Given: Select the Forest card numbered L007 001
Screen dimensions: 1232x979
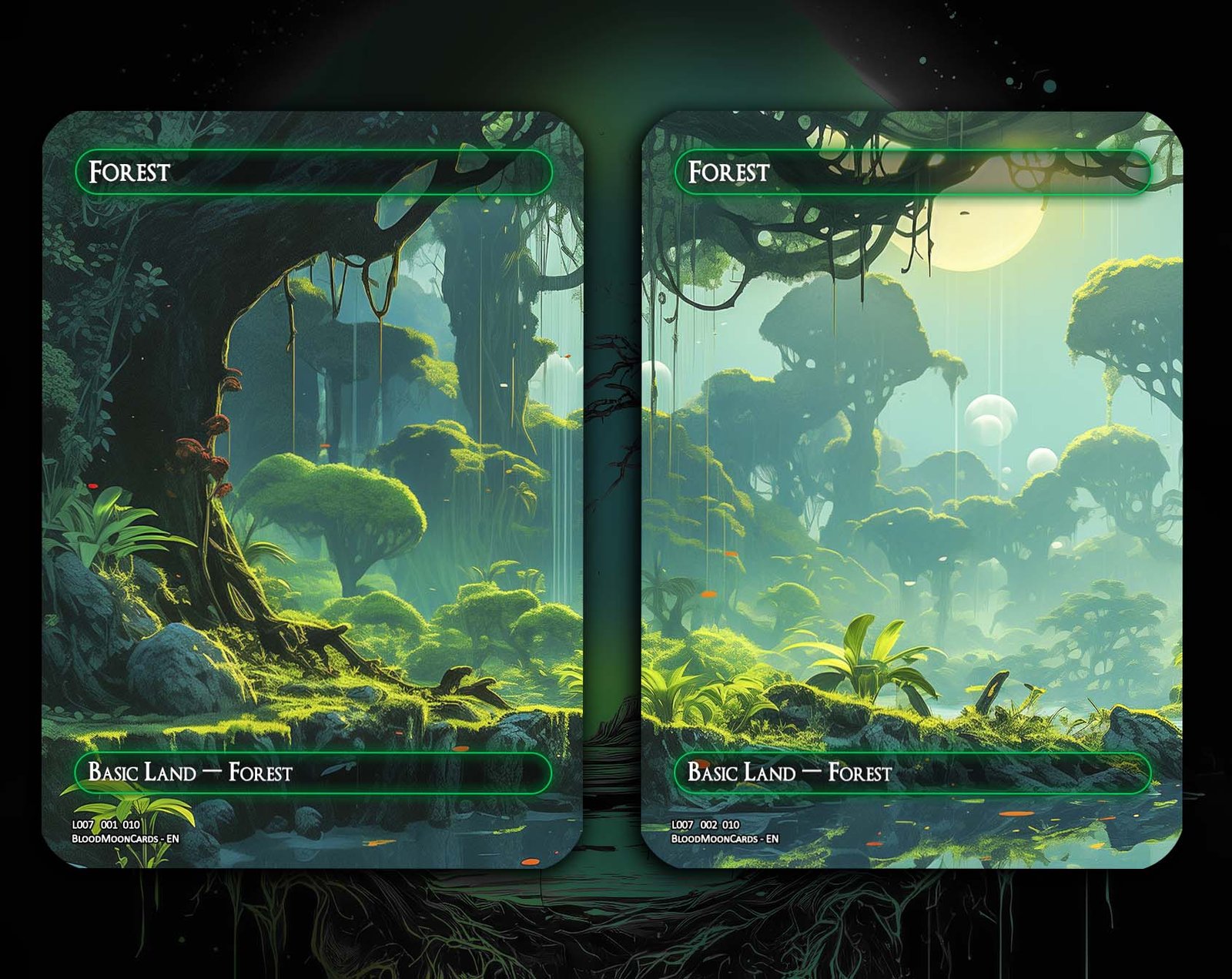Looking at the screenshot, I should coord(313,490).
